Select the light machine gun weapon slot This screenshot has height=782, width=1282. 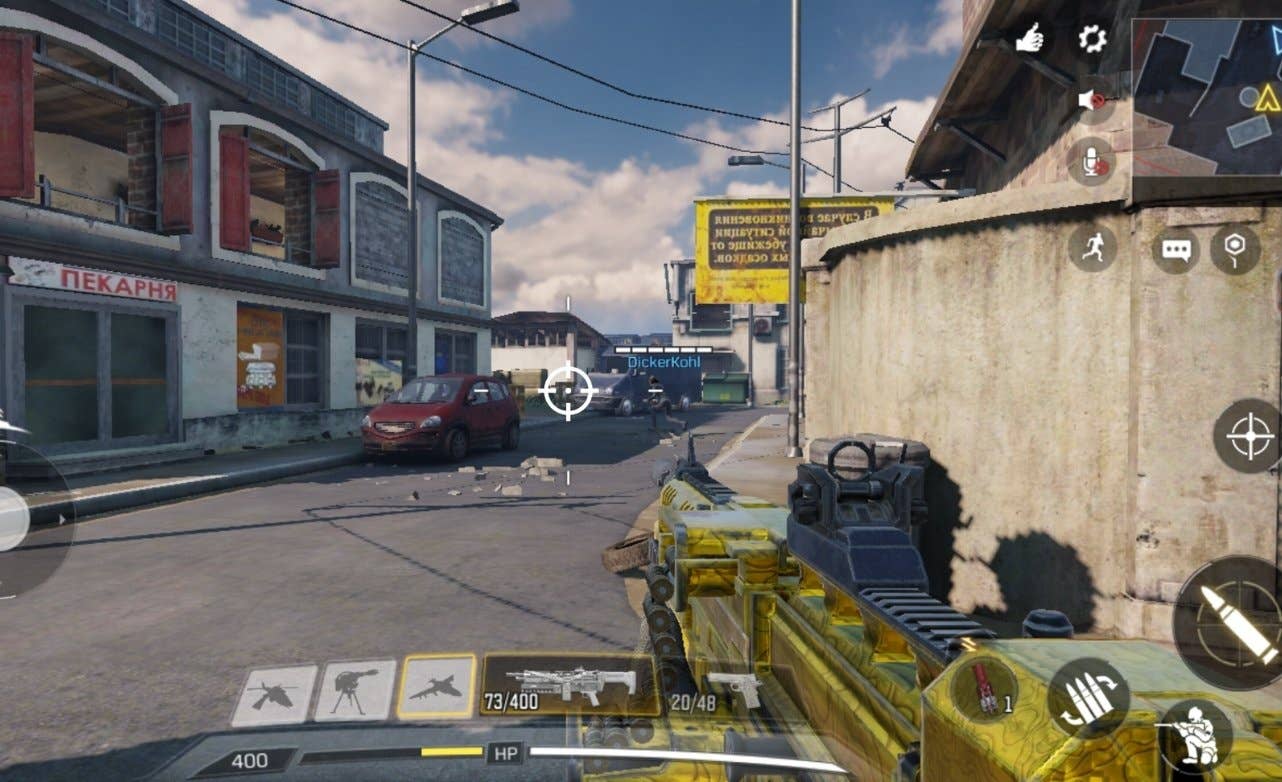[571, 686]
